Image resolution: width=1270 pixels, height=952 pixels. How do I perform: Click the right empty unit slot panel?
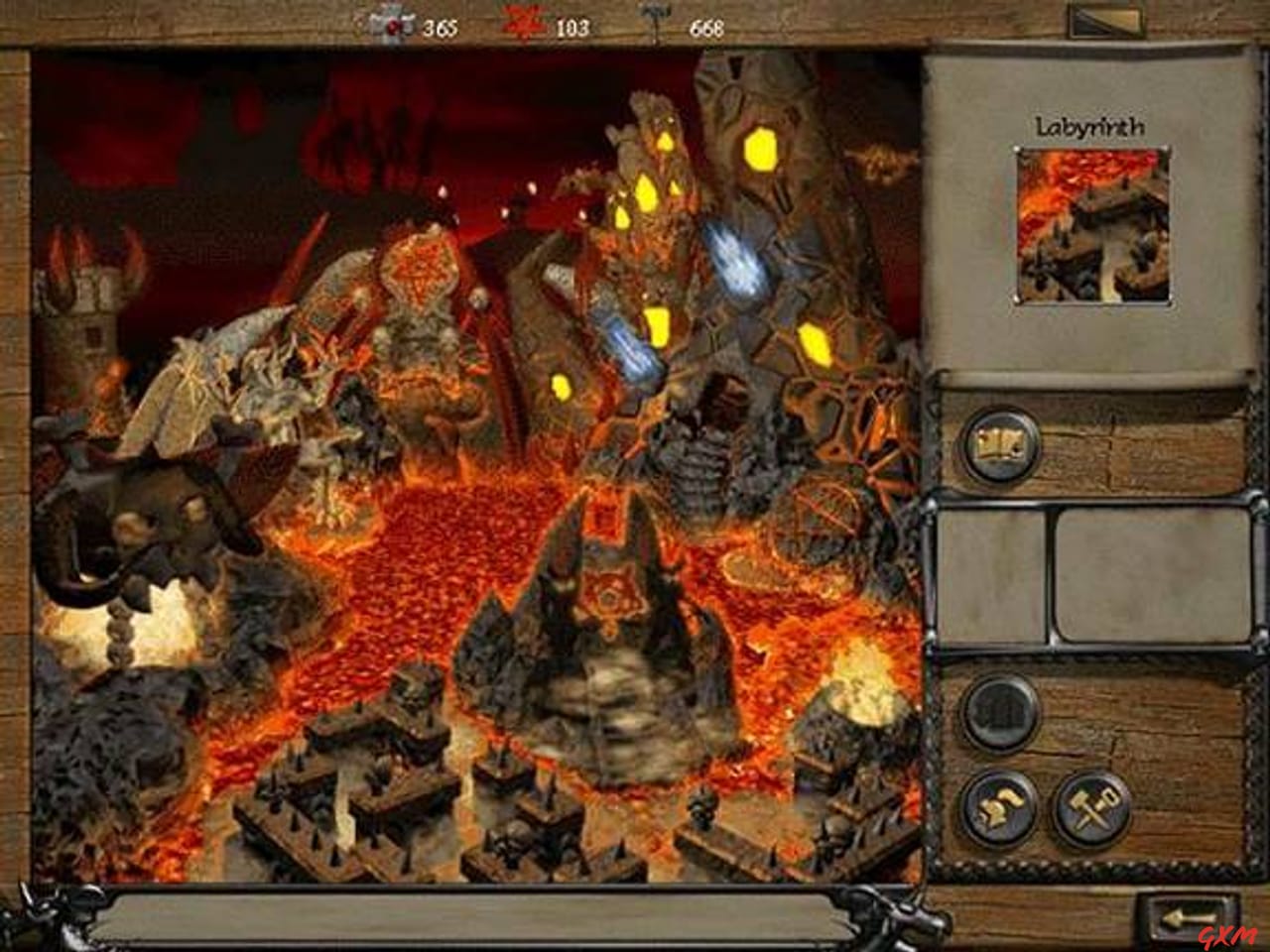pos(1131,575)
